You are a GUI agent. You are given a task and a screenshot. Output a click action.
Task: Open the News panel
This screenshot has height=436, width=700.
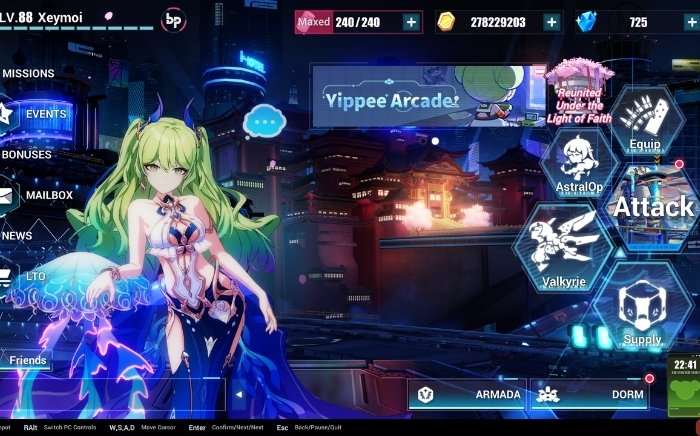(x=18, y=235)
